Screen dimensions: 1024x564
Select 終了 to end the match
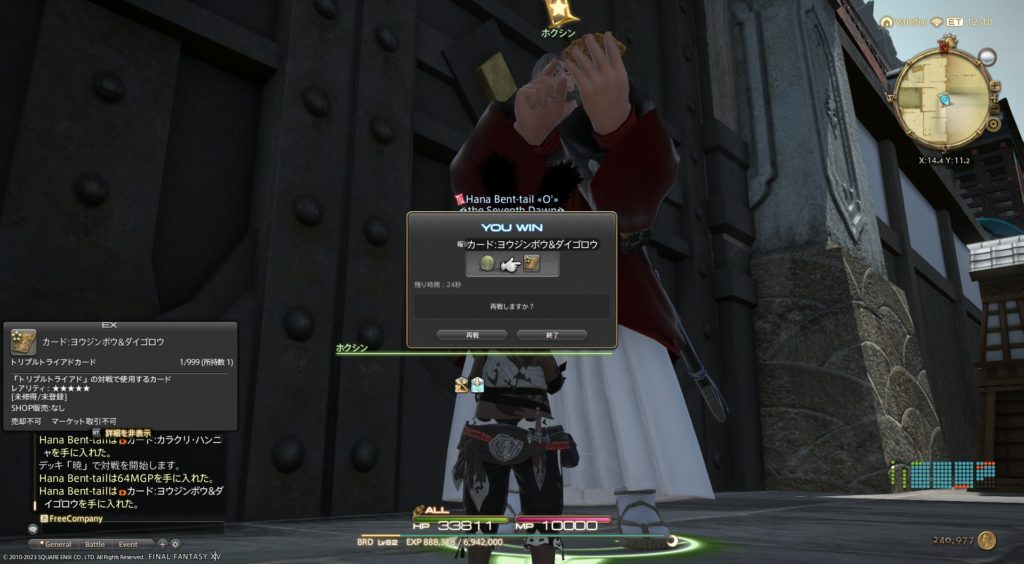pyautogui.click(x=552, y=335)
